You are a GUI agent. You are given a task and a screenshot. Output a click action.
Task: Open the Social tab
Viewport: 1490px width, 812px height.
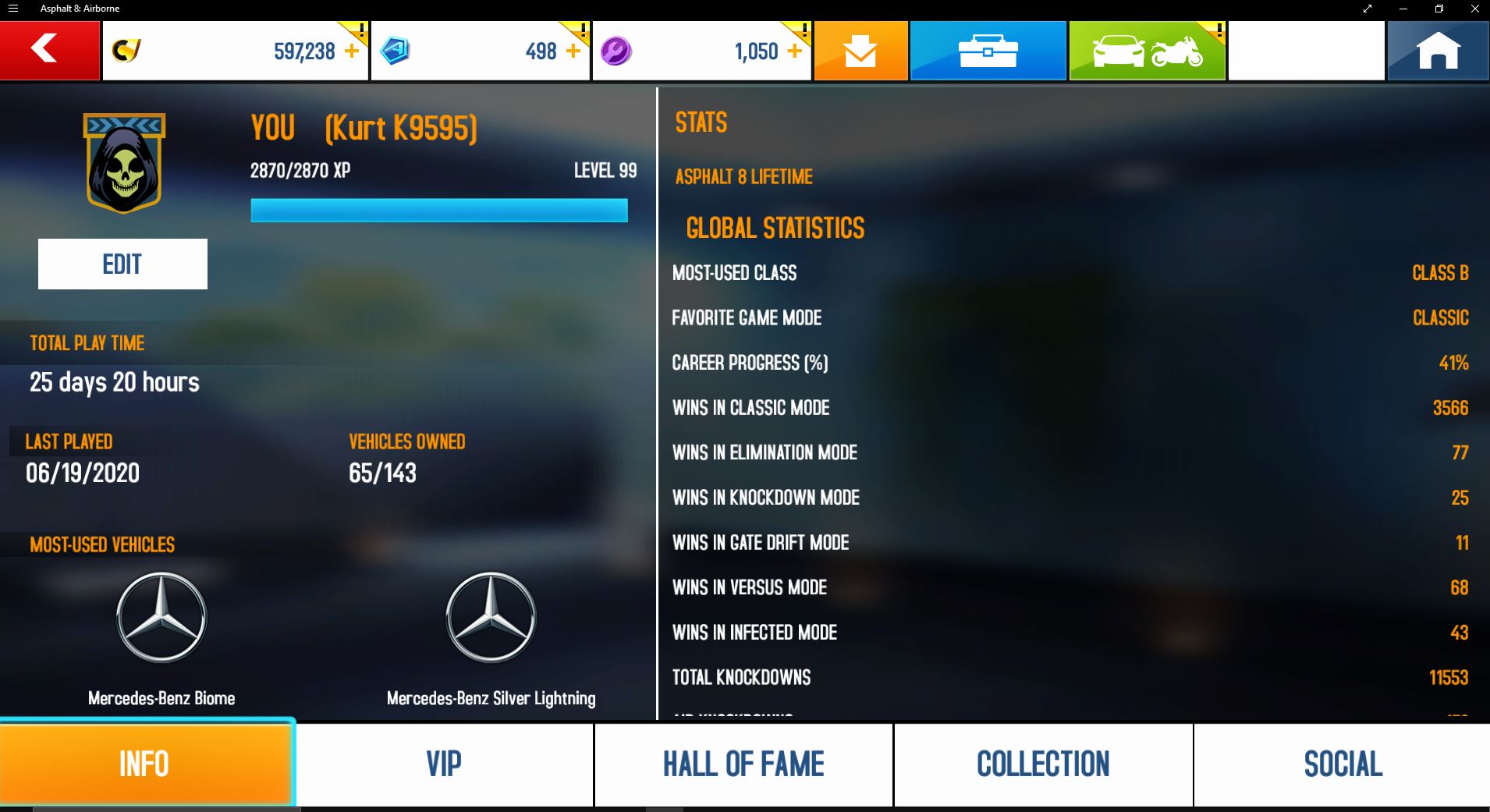point(1343,764)
